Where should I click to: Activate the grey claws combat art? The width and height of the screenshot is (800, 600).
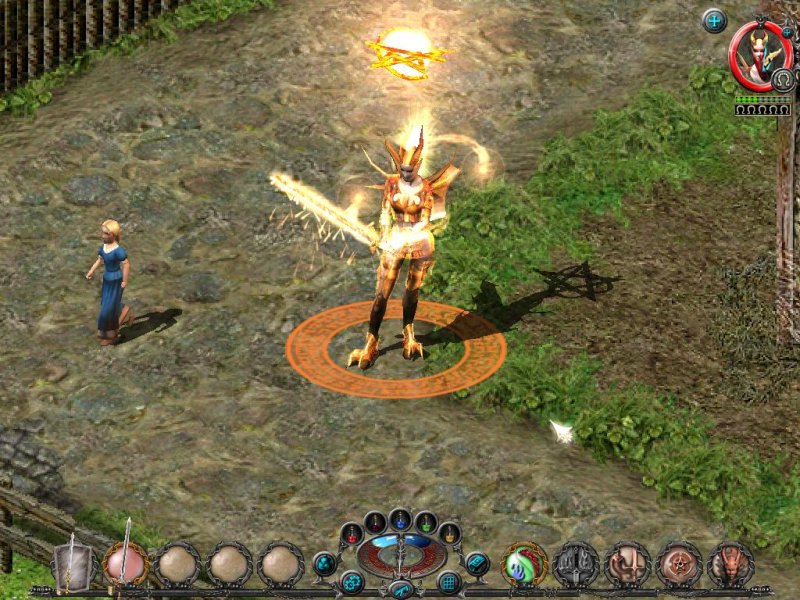(x=577, y=564)
